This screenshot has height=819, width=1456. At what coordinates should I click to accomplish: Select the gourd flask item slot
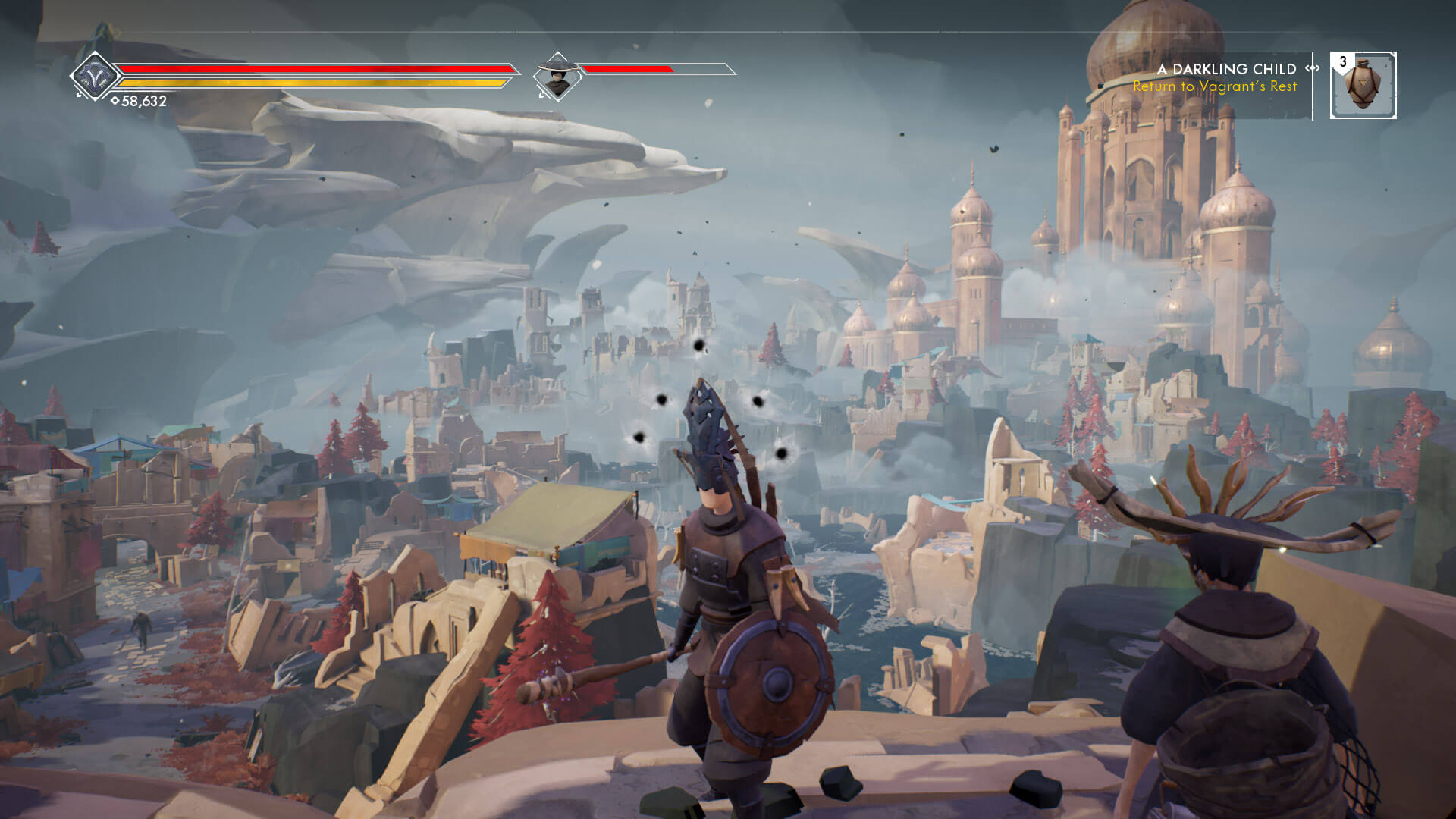[x=1363, y=85]
